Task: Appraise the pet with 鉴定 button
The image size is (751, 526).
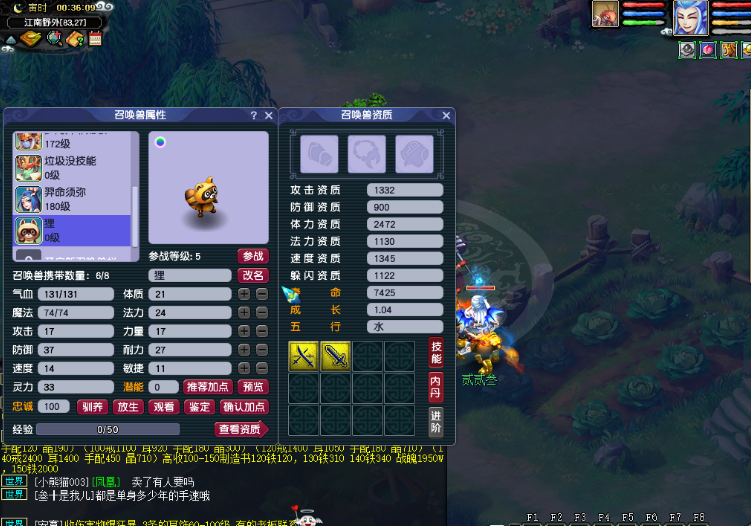Action: [197, 407]
